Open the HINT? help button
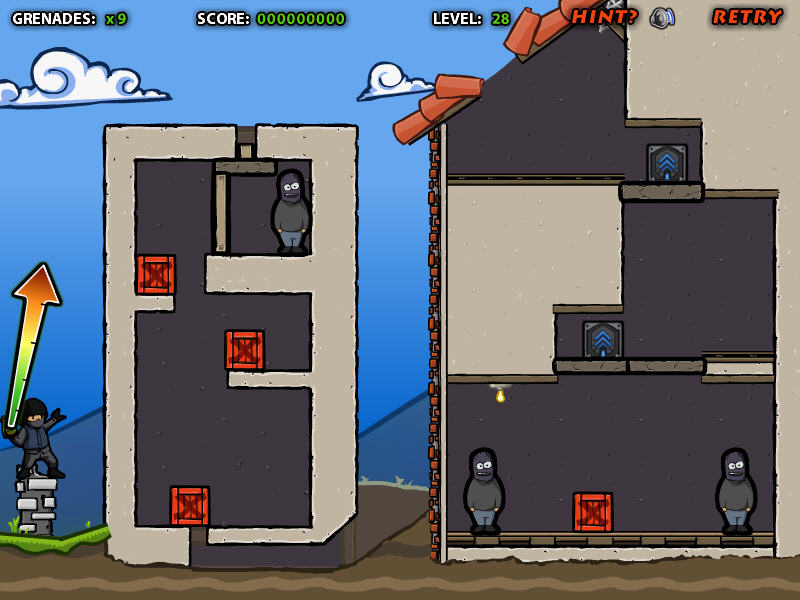The image size is (800, 600). coord(604,17)
